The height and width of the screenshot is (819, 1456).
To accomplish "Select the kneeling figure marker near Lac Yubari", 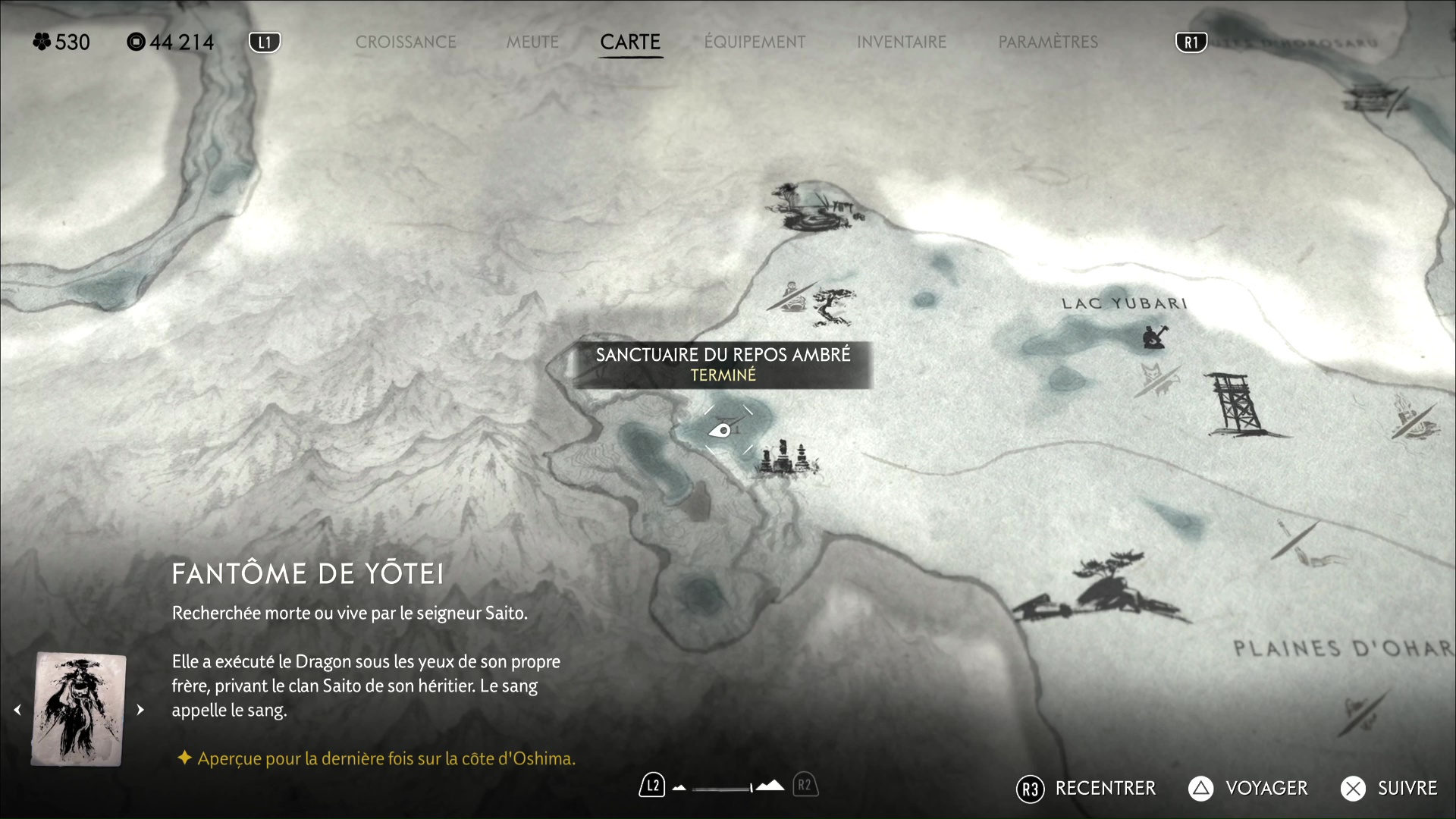I will click(1154, 336).
